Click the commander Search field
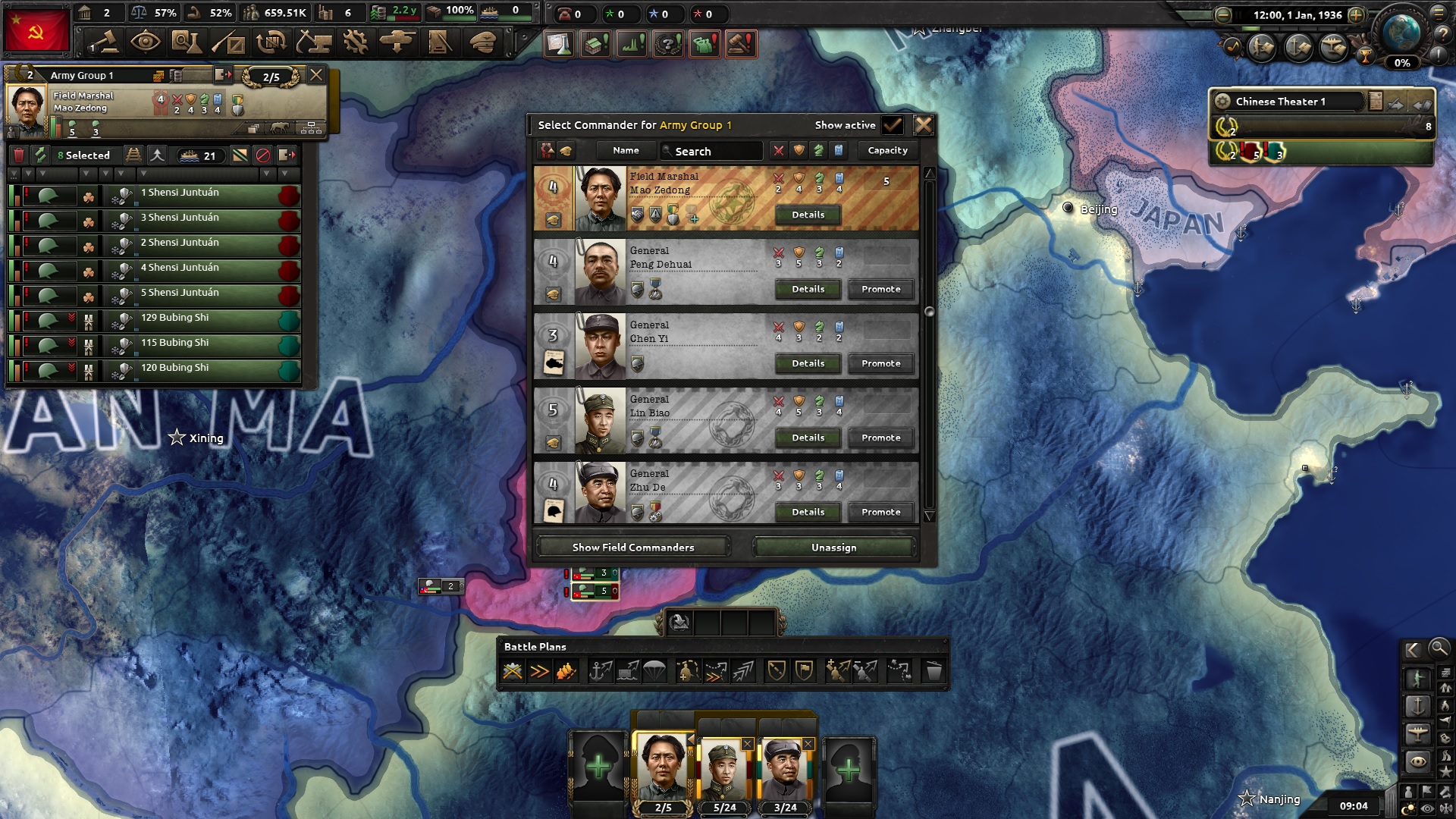 (x=713, y=151)
